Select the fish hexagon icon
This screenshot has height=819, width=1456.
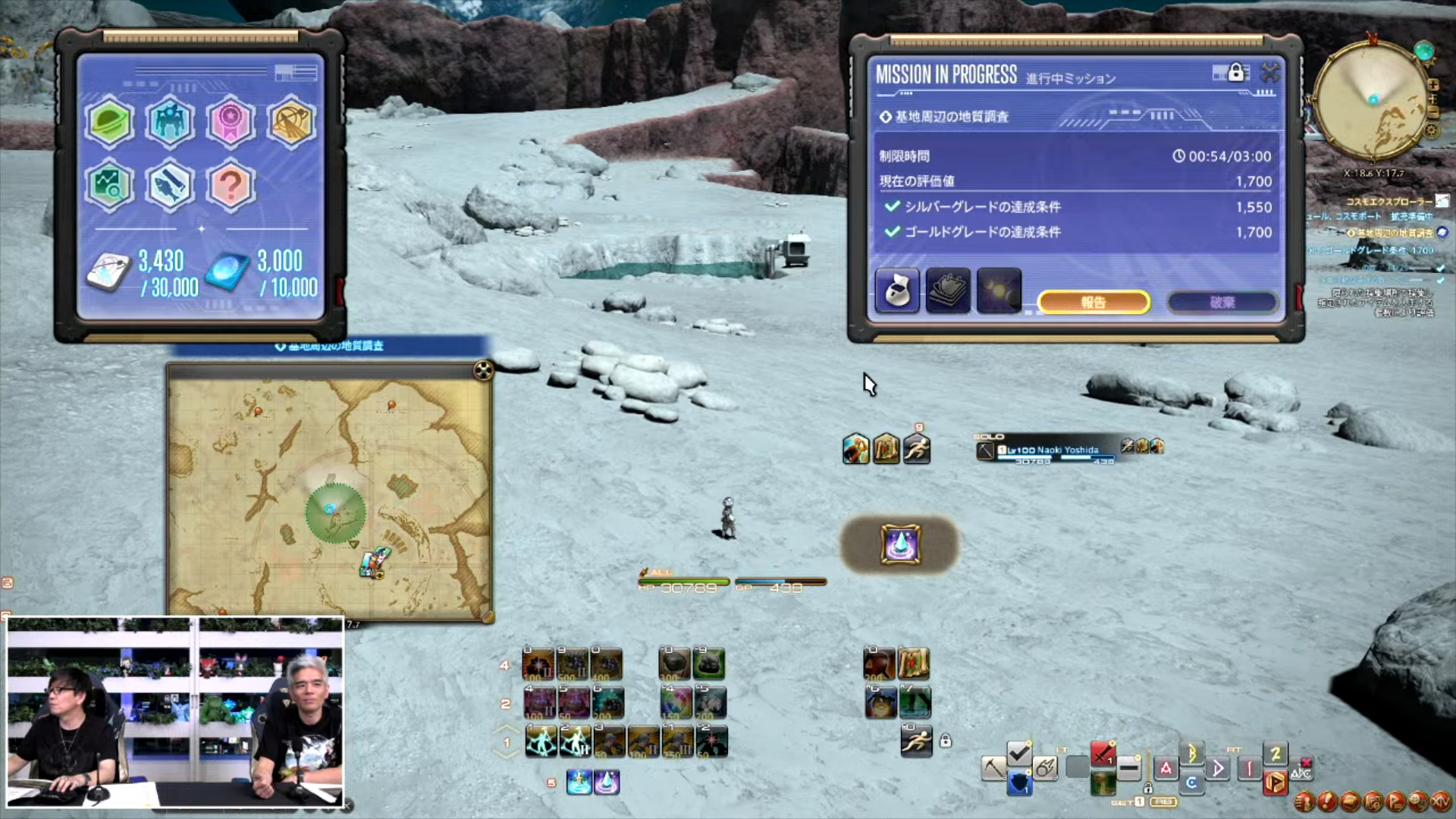click(170, 185)
